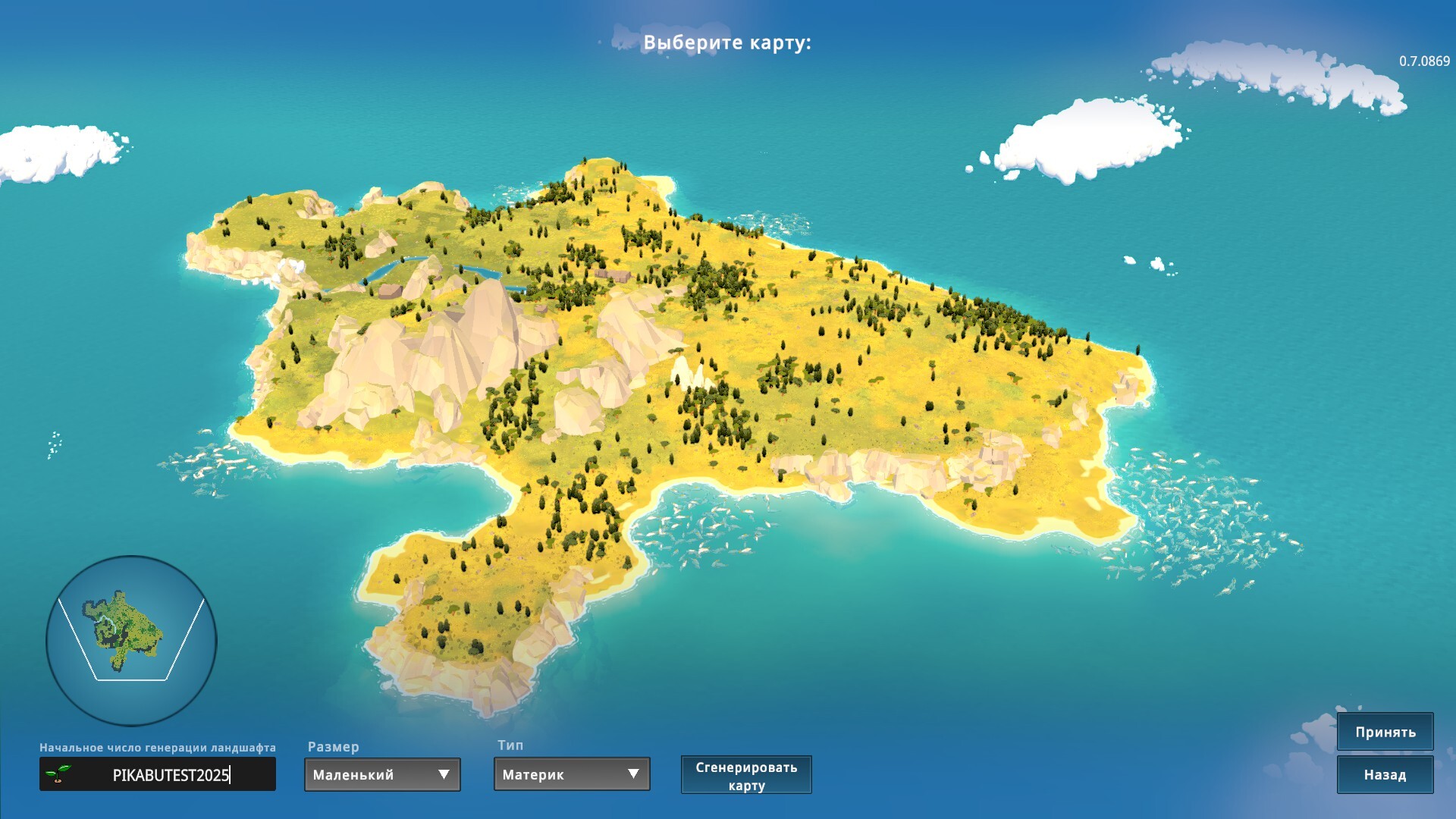
Task: Accept the map with Принять
Action: pyautogui.click(x=1385, y=732)
